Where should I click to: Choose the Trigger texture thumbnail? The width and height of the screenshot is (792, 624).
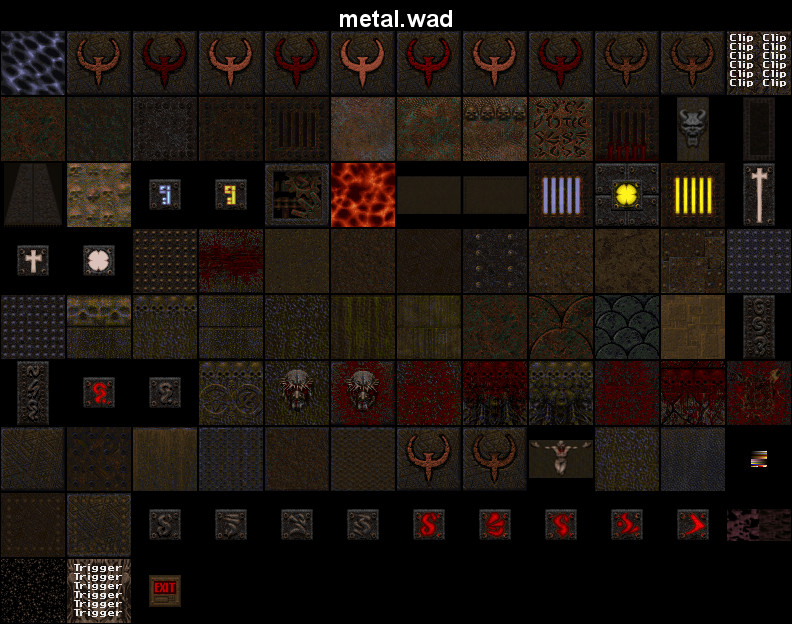pos(99,590)
